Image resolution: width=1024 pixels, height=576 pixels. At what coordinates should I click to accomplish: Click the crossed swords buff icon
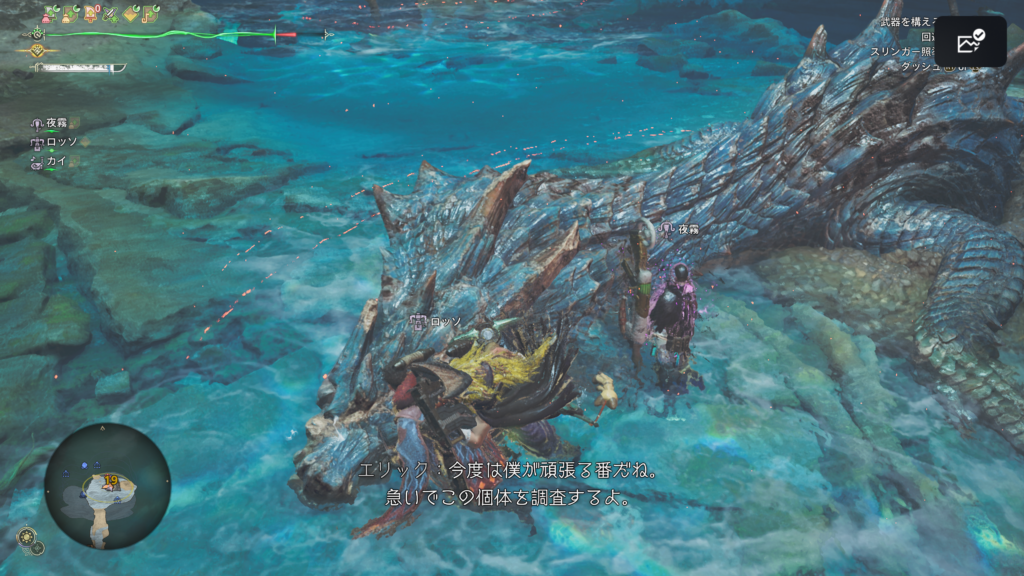(111, 15)
